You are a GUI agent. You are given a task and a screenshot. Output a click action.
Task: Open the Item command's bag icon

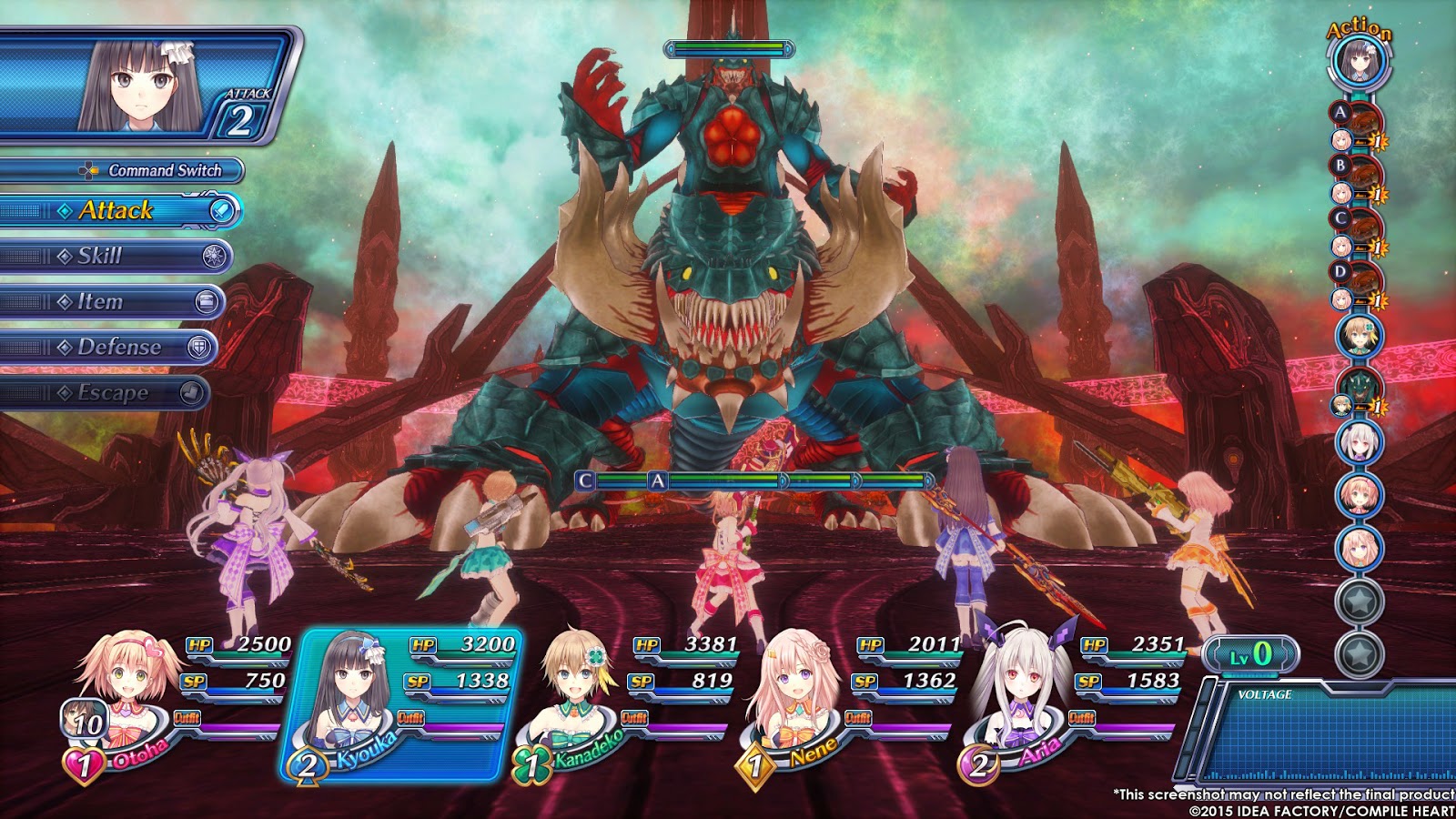(209, 301)
